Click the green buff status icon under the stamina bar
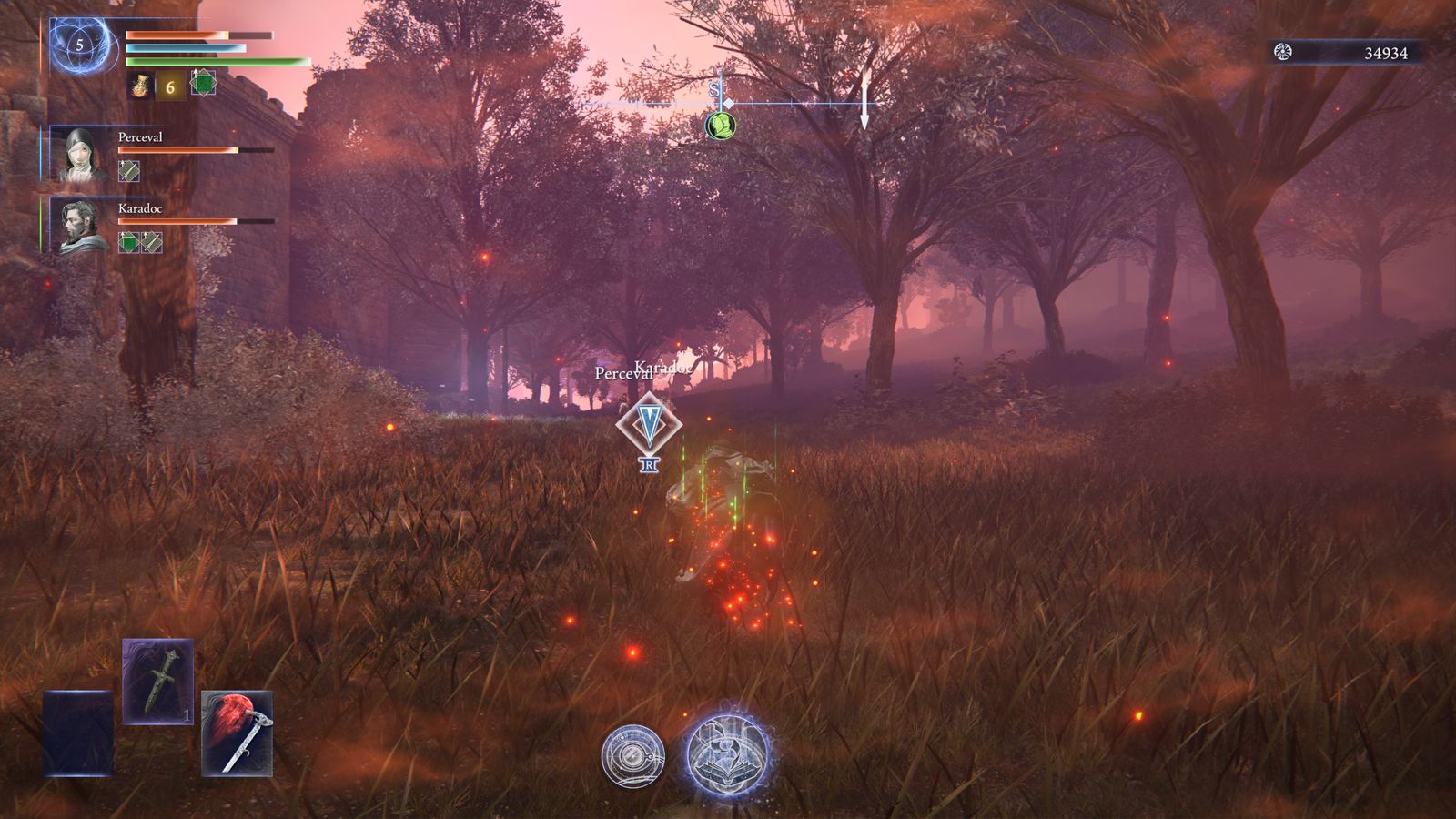Screen dimensions: 1456x819 203,84
